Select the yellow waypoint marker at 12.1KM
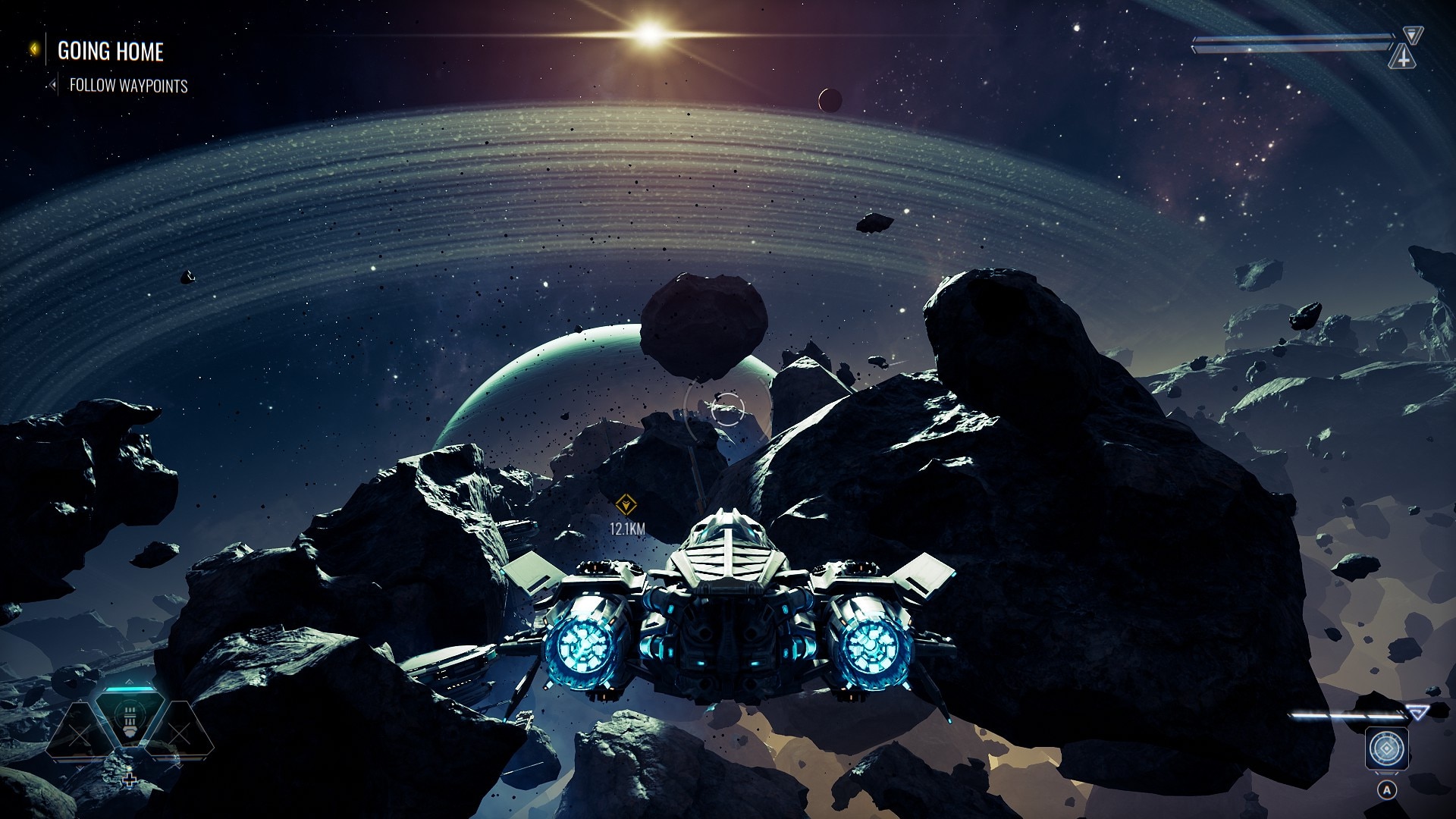The image size is (1456, 819). click(626, 504)
